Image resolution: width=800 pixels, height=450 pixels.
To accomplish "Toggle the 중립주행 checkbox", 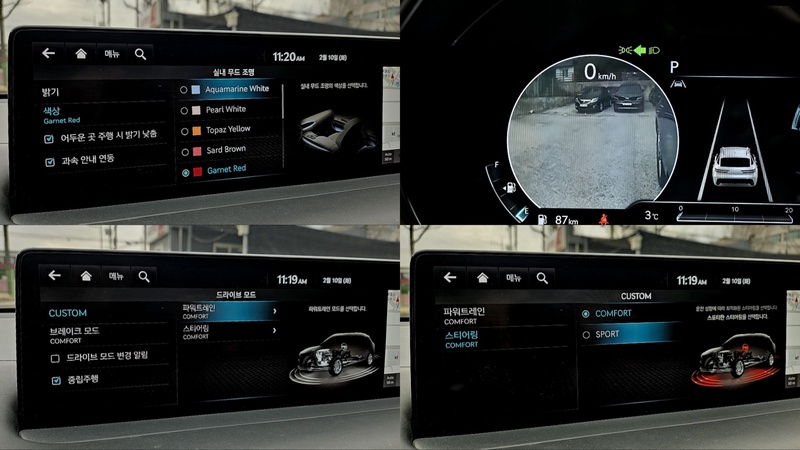I will tap(55, 381).
